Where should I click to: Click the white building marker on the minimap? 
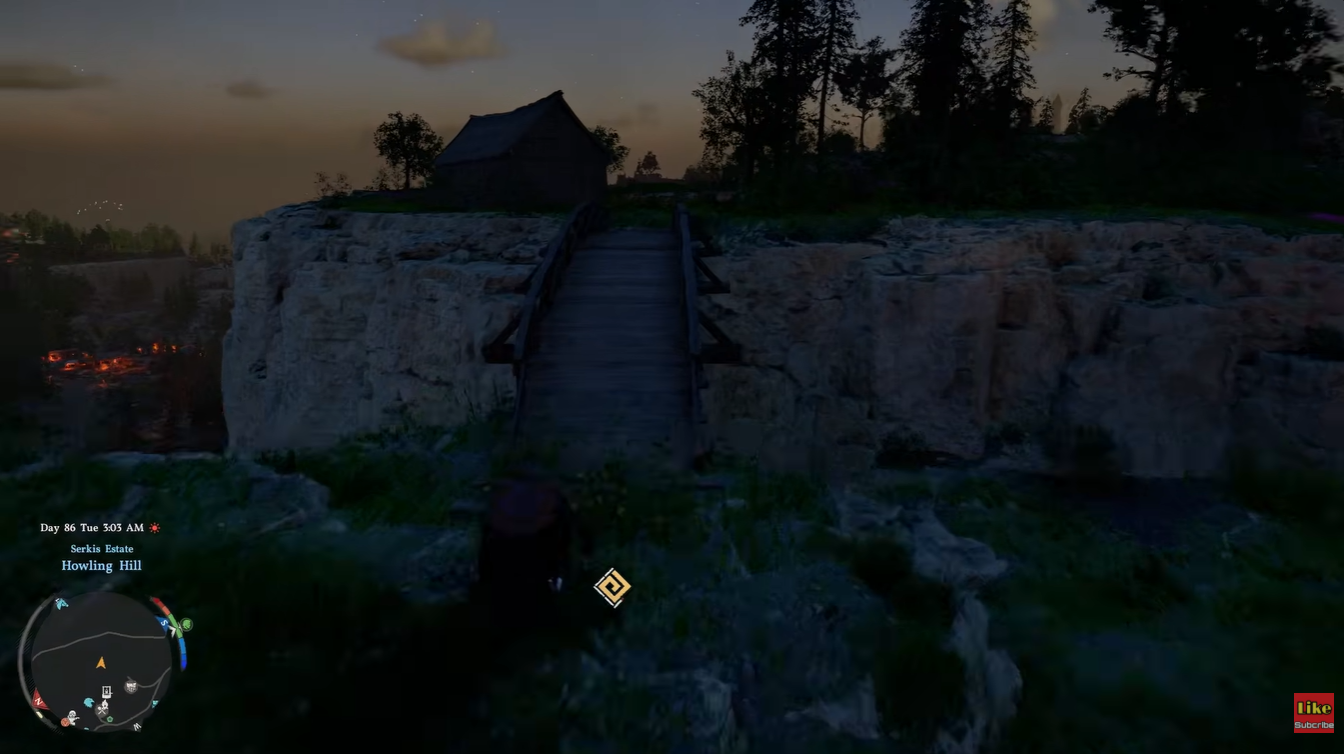(107, 691)
